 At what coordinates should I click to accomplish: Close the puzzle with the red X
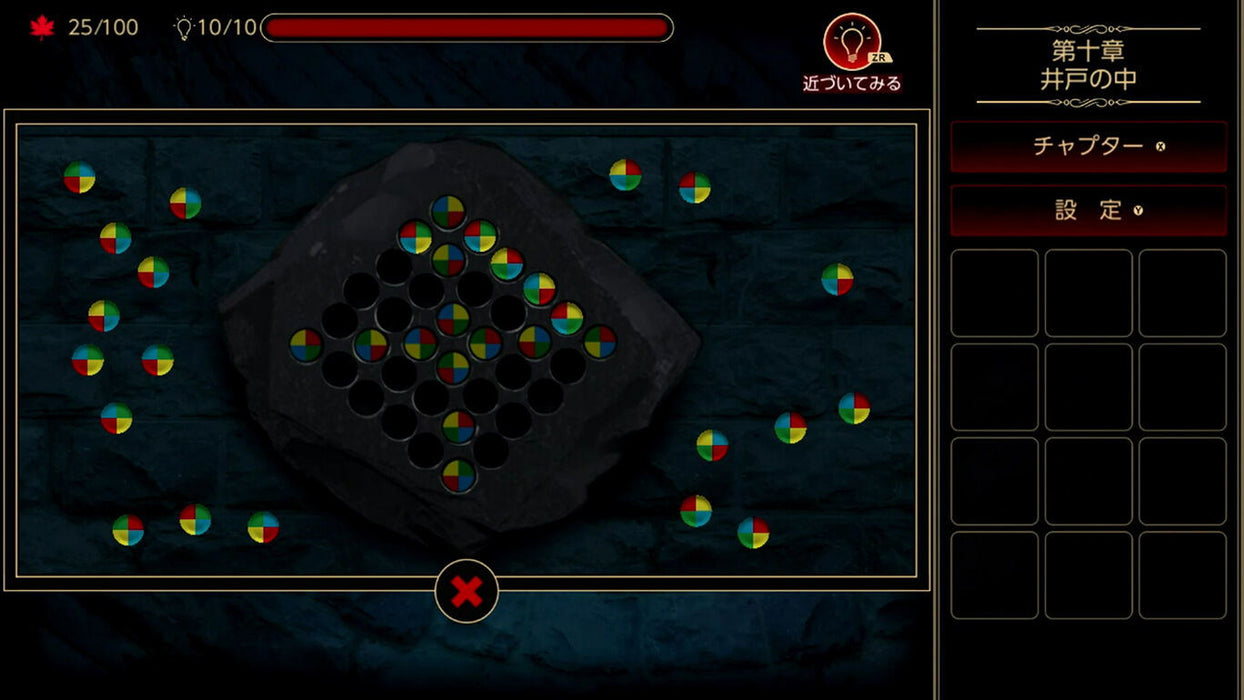click(x=466, y=591)
